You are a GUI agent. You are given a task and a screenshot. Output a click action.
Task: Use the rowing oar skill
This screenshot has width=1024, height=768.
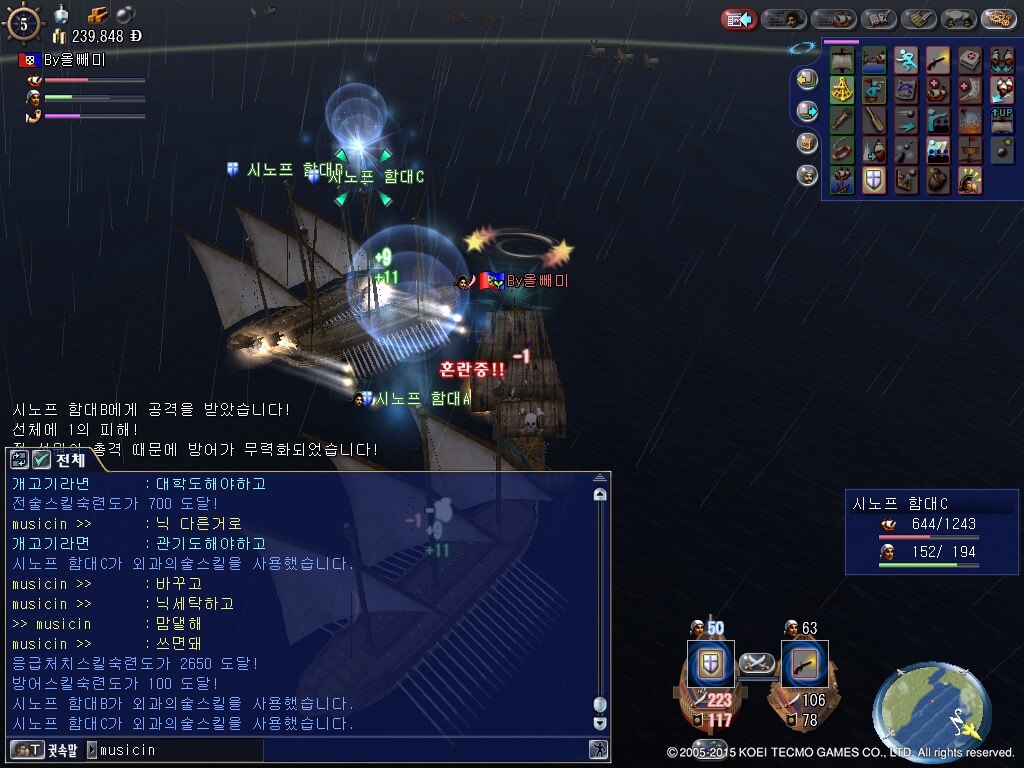pos(874,121)
